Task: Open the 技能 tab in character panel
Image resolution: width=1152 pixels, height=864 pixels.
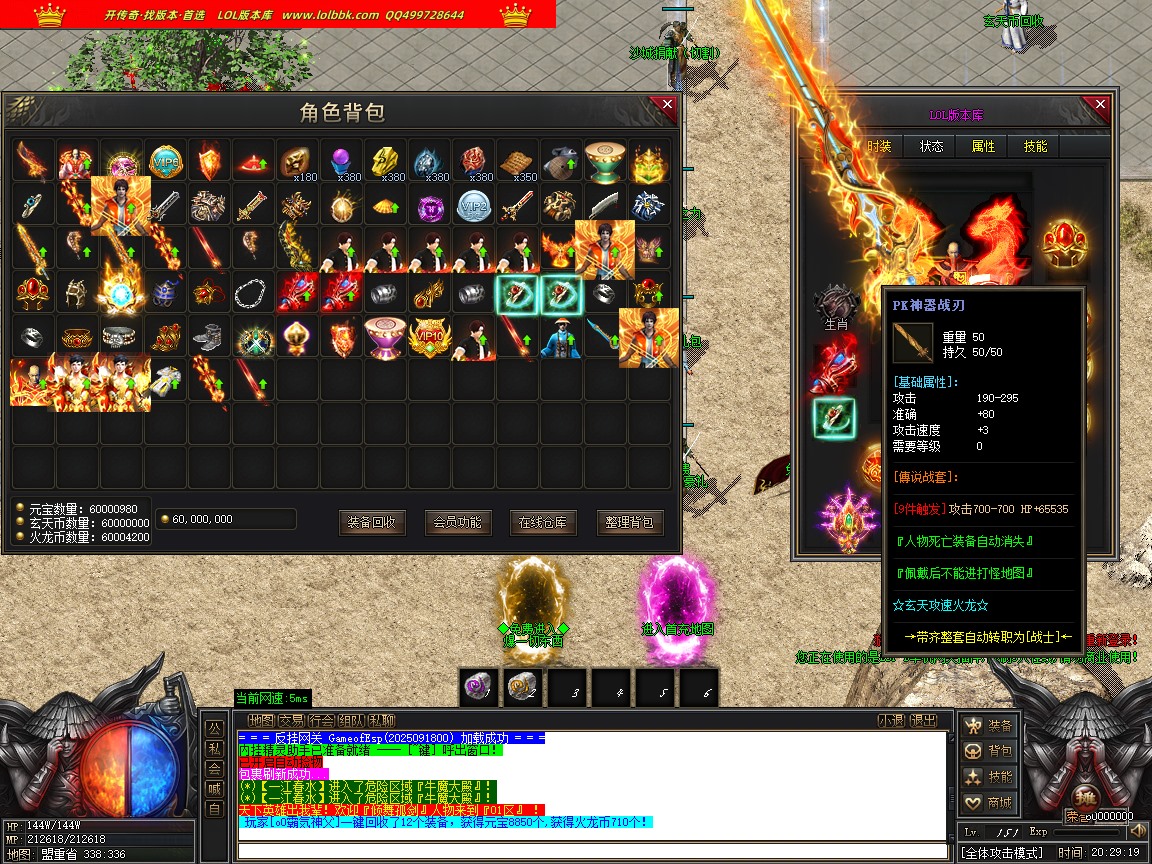Action: click(1035, 146)
